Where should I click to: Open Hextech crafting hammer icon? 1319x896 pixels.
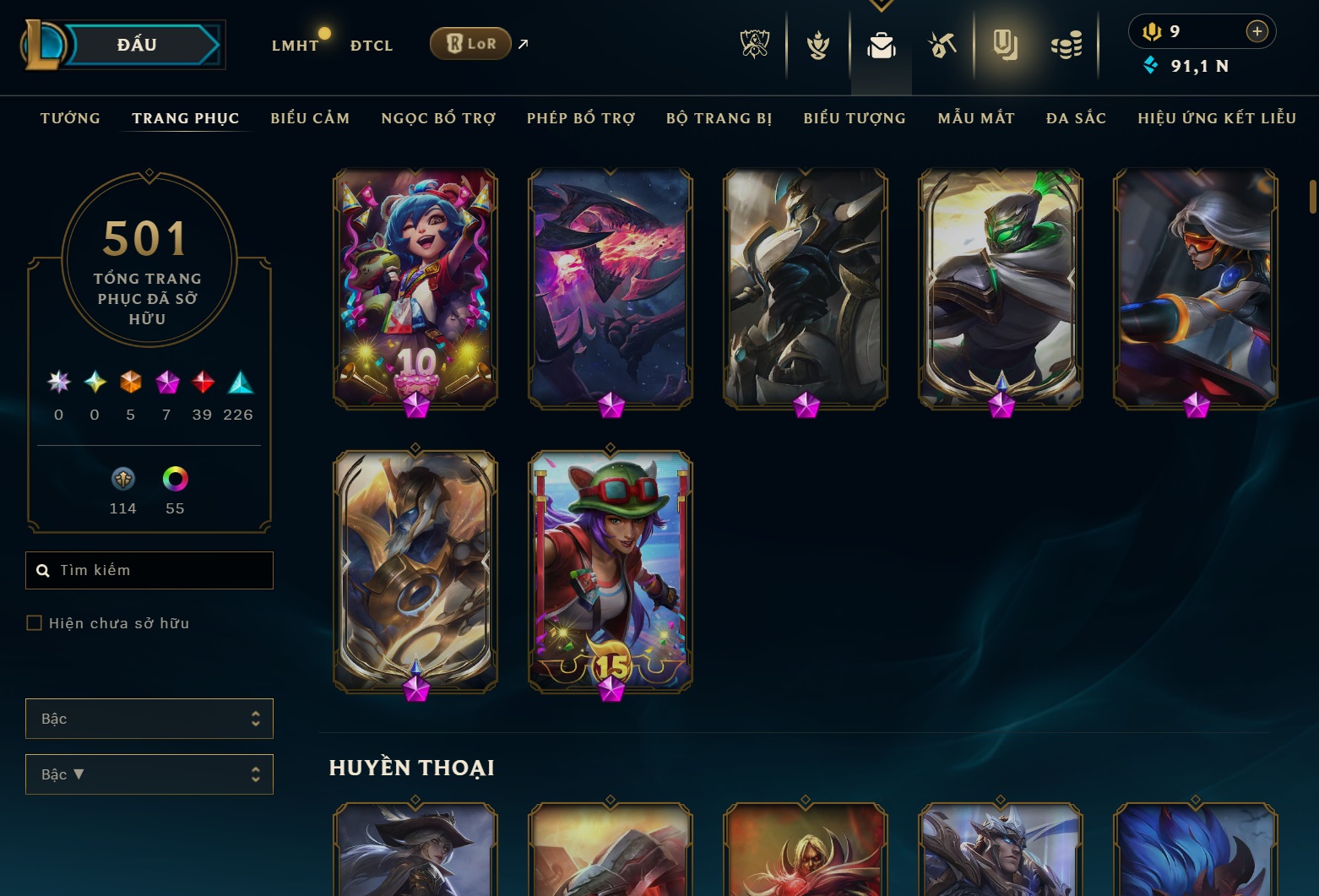tap(943, 44)
